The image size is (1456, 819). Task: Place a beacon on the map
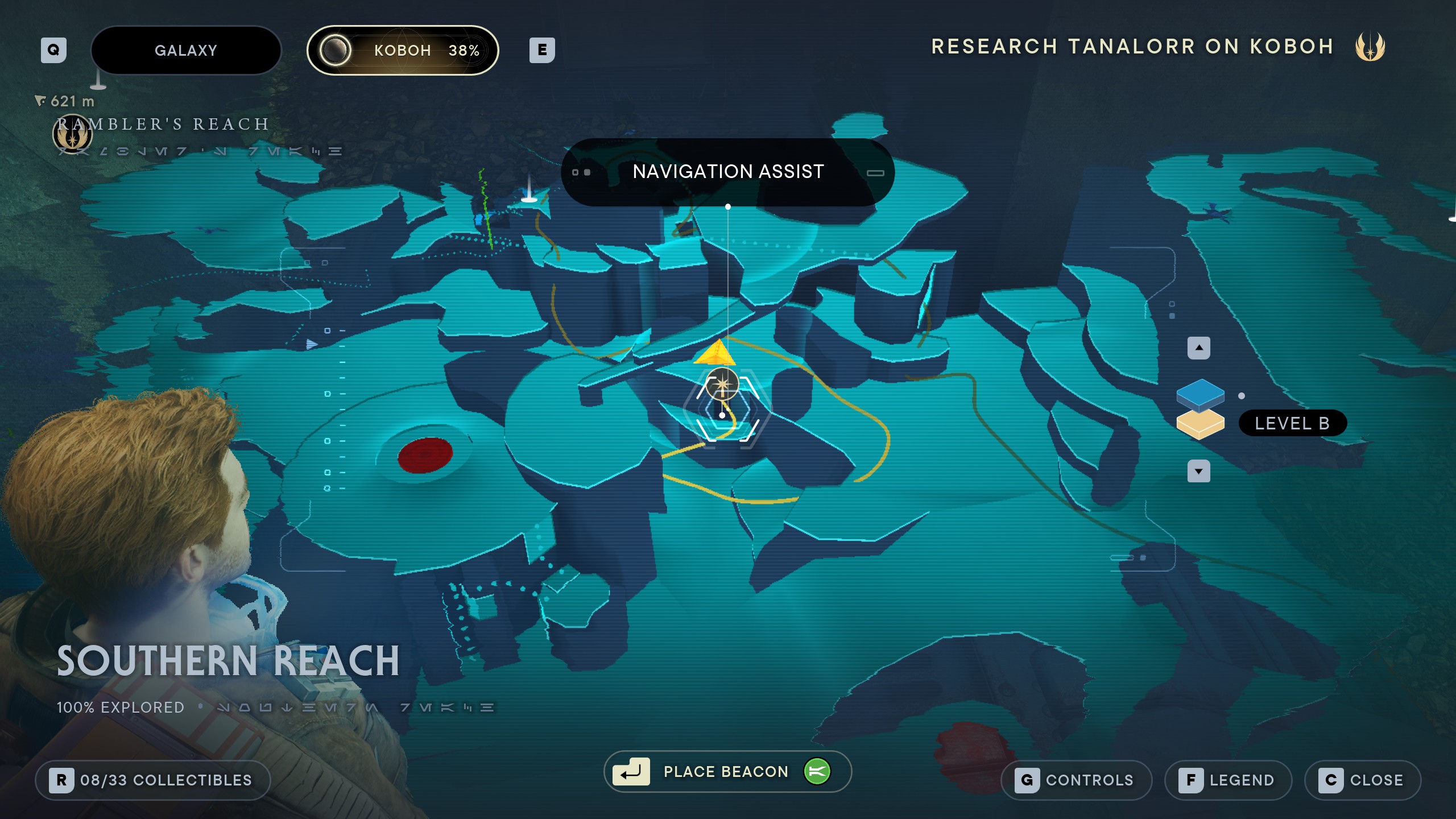(x=727, y=772)
